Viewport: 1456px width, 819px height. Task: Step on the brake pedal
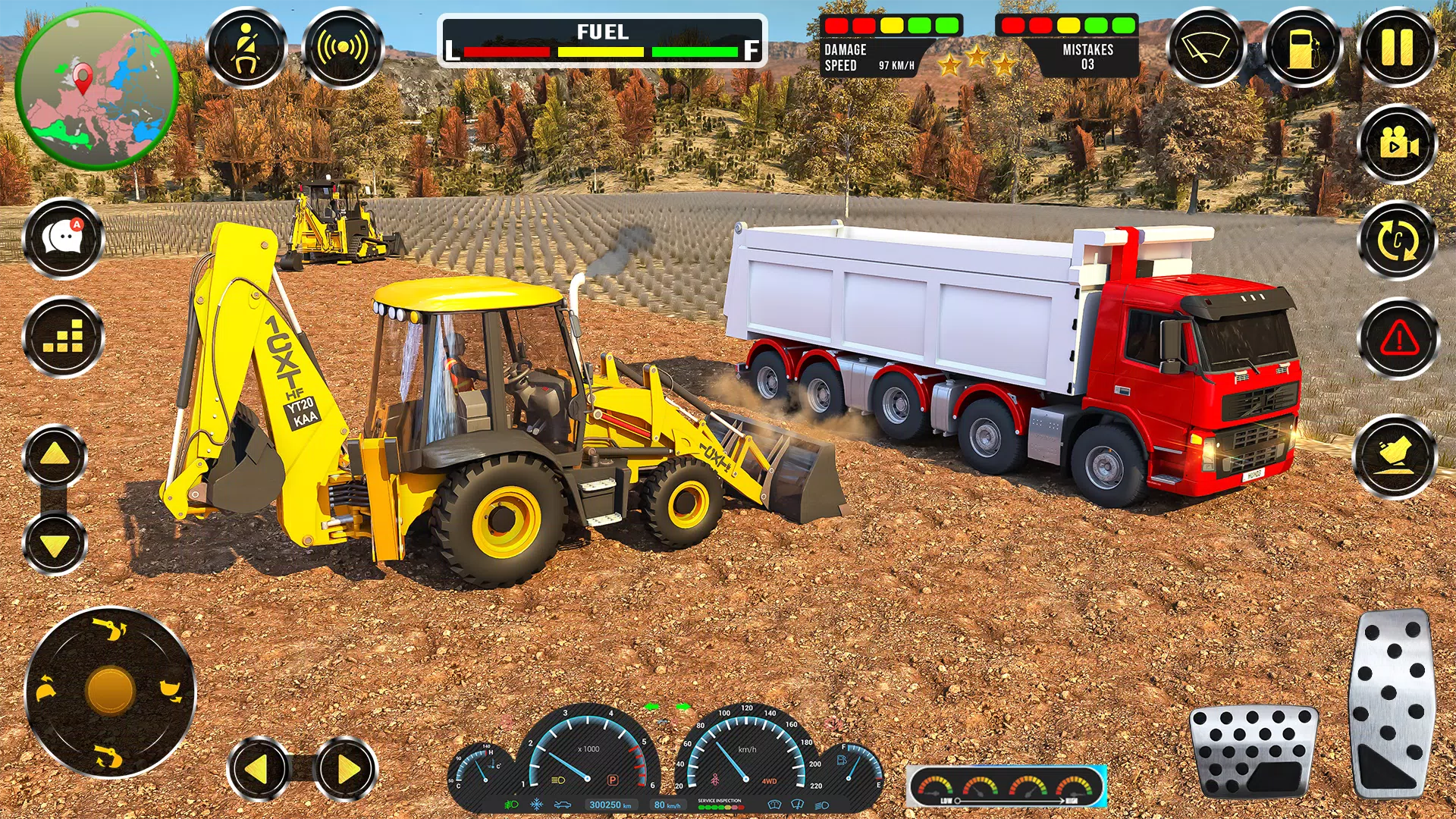1254,751
